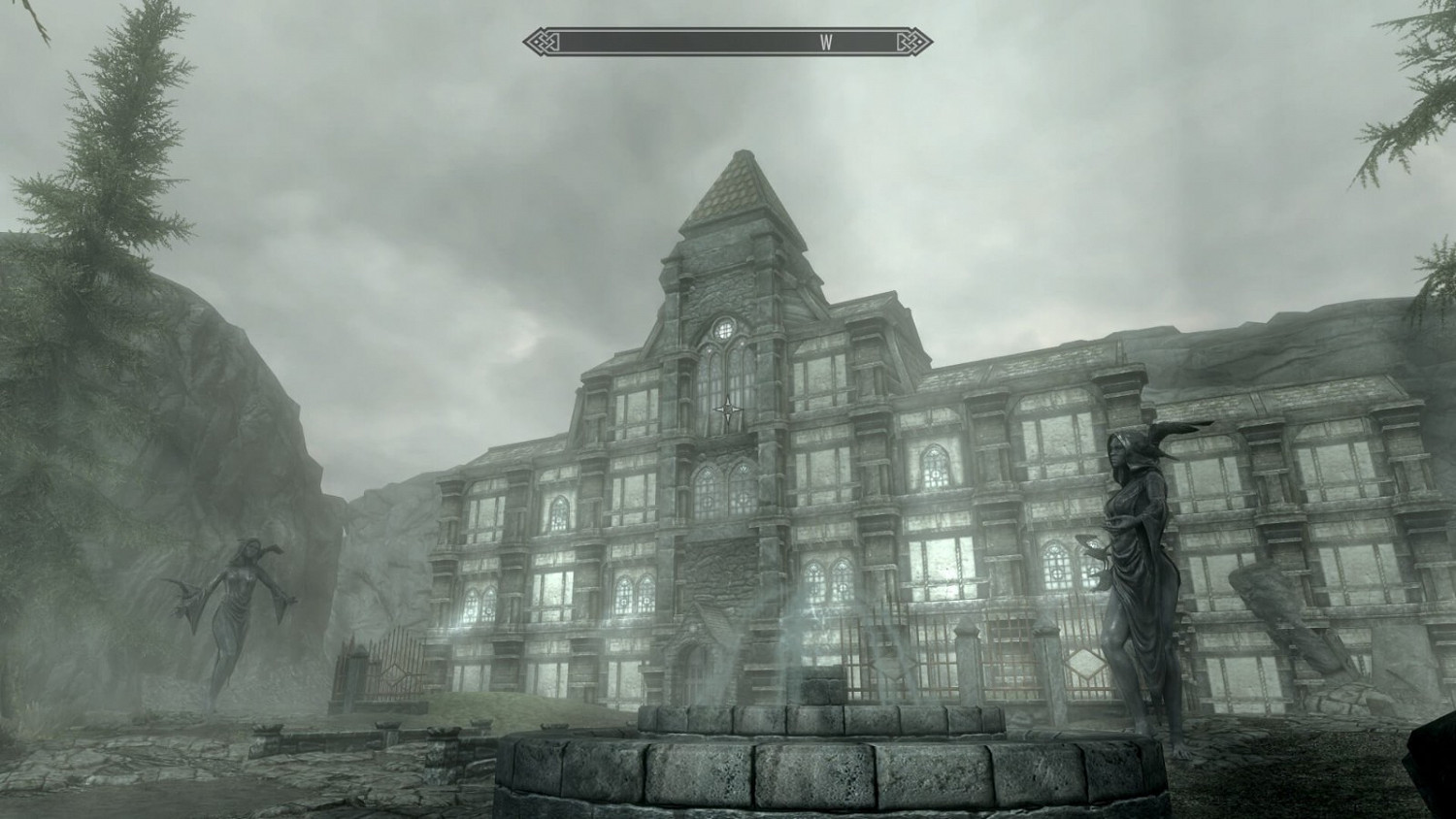
Task: Click the glowing arched window right of the entrance
Action: pyautogui.click(x=830, y=577)
